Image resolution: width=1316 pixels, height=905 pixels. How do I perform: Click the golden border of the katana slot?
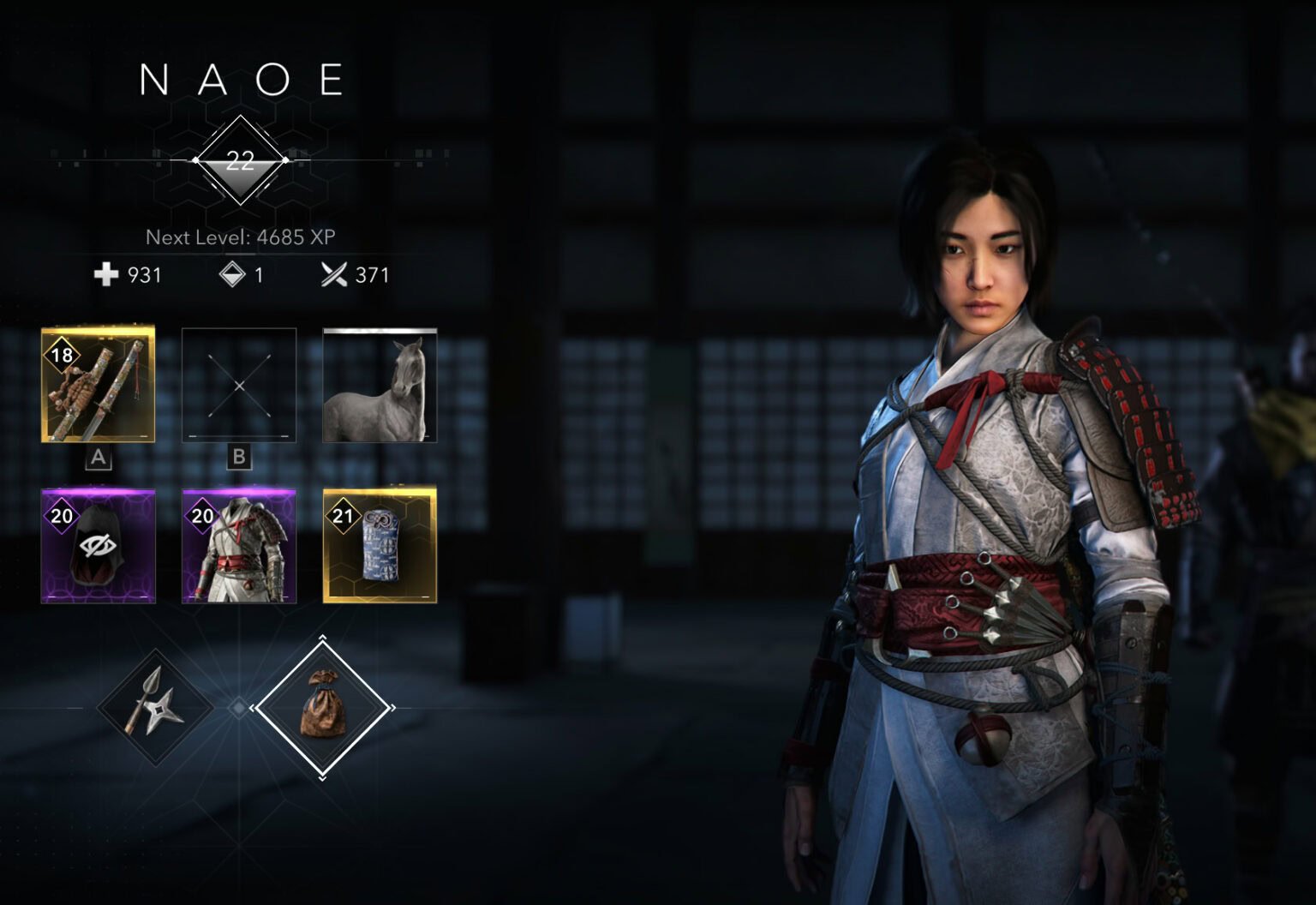point(97,330)
